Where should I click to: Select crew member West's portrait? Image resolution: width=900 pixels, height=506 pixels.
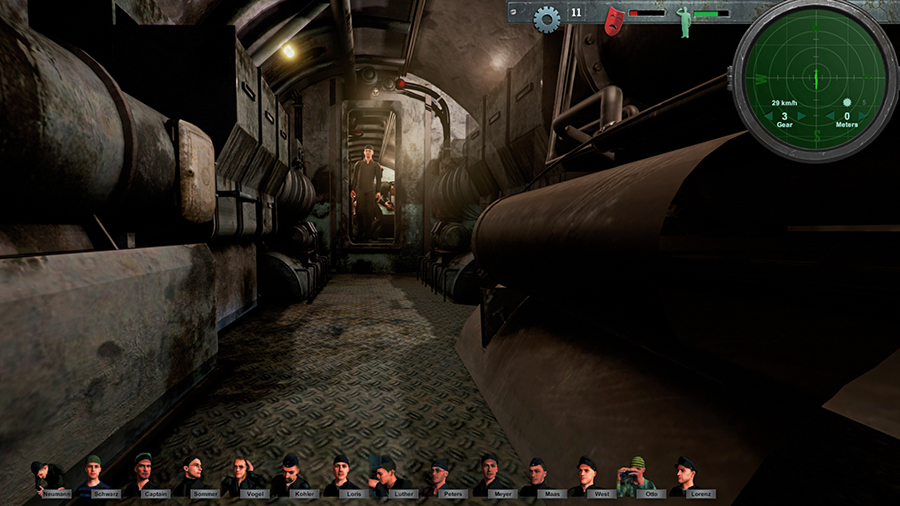pos(585,476)
